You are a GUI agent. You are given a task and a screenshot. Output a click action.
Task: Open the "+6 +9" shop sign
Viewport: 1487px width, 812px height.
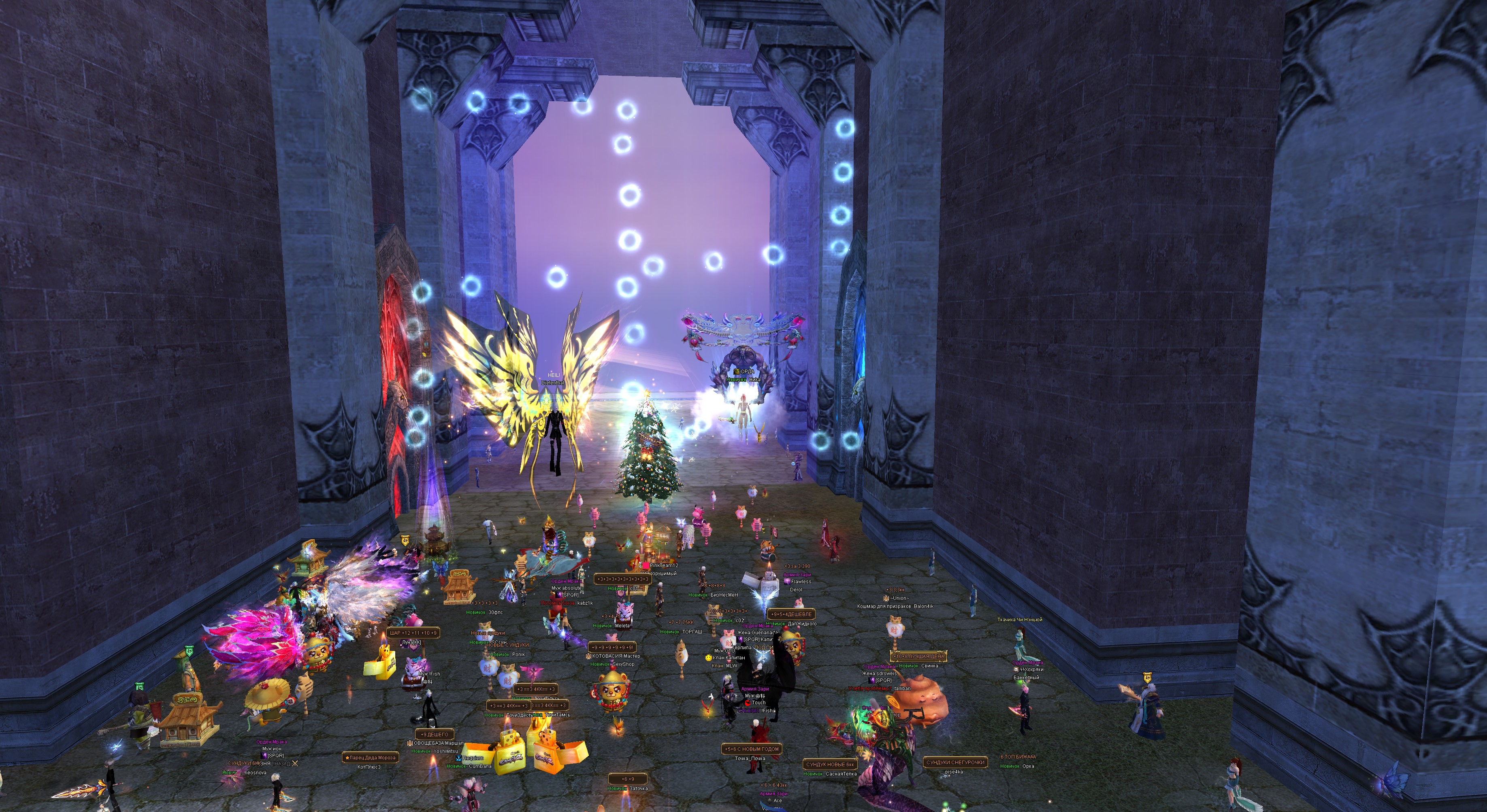point(627,779)
